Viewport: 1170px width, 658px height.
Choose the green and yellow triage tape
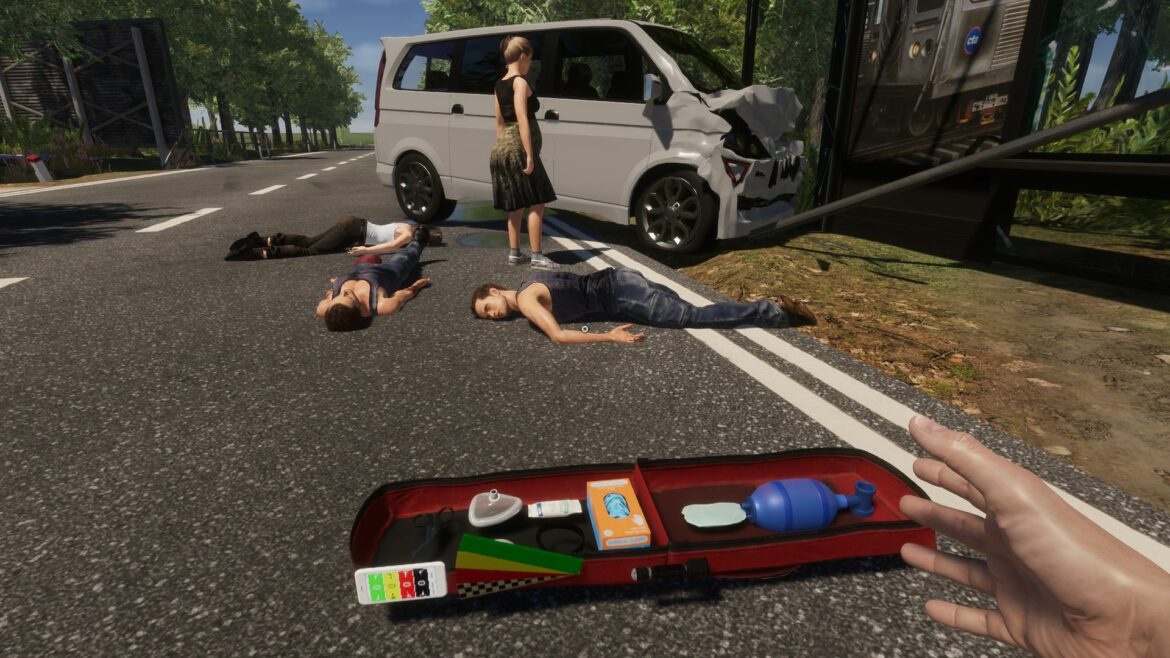[515, 555]
